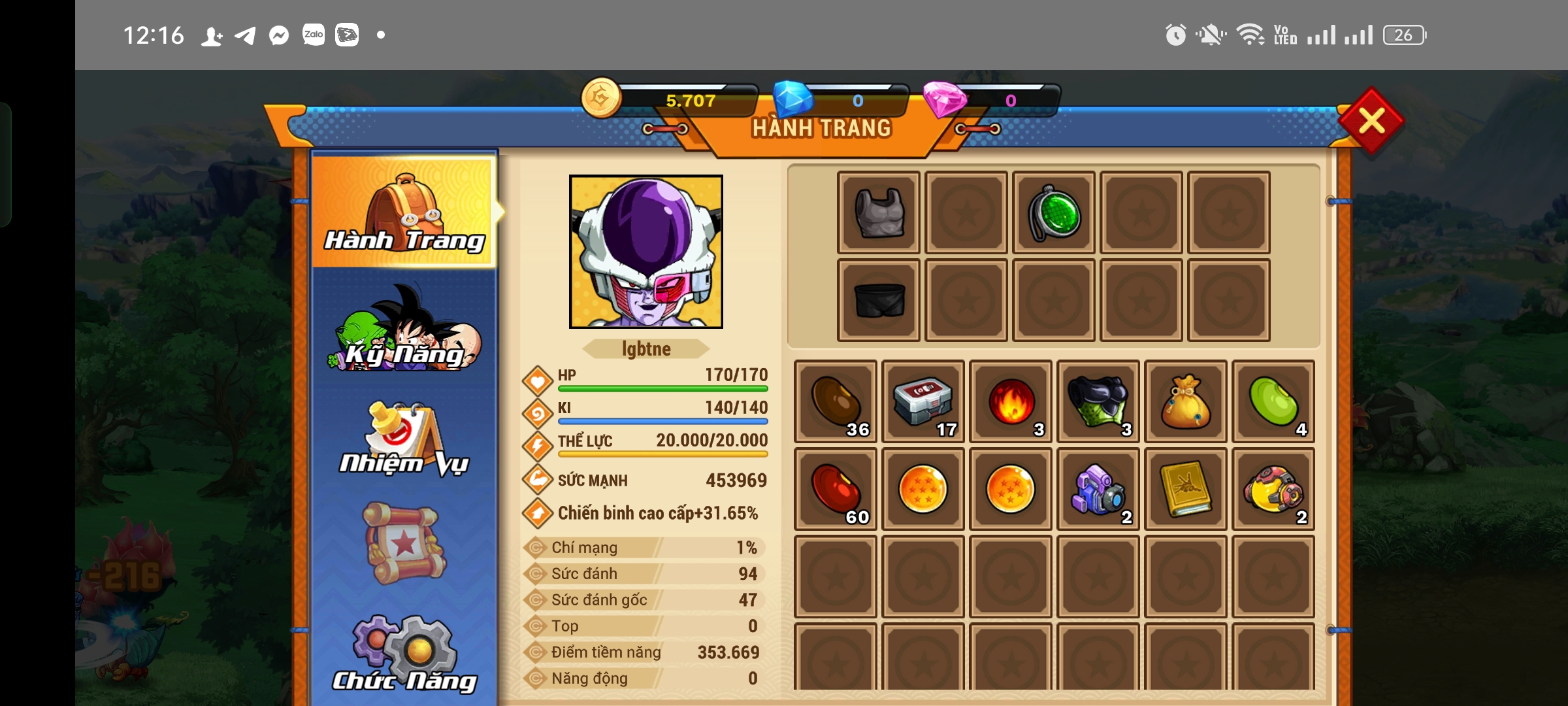Image resolution: width=1568 pixels, height=706 pixels.
Task: Open the Chức Năng gears tab
Action: [405, 654]
